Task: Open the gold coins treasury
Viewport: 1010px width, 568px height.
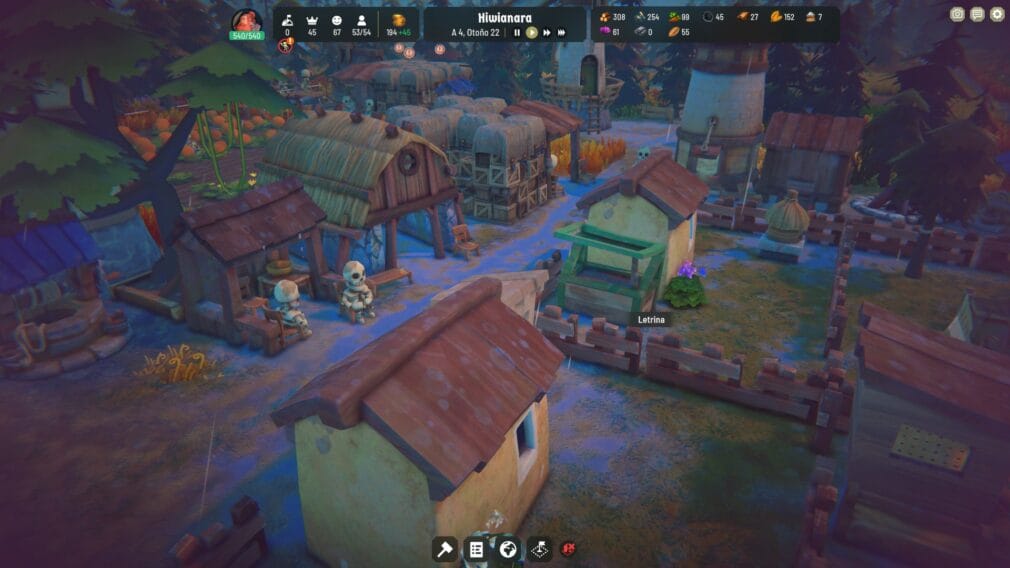Action: pos(398,24)
